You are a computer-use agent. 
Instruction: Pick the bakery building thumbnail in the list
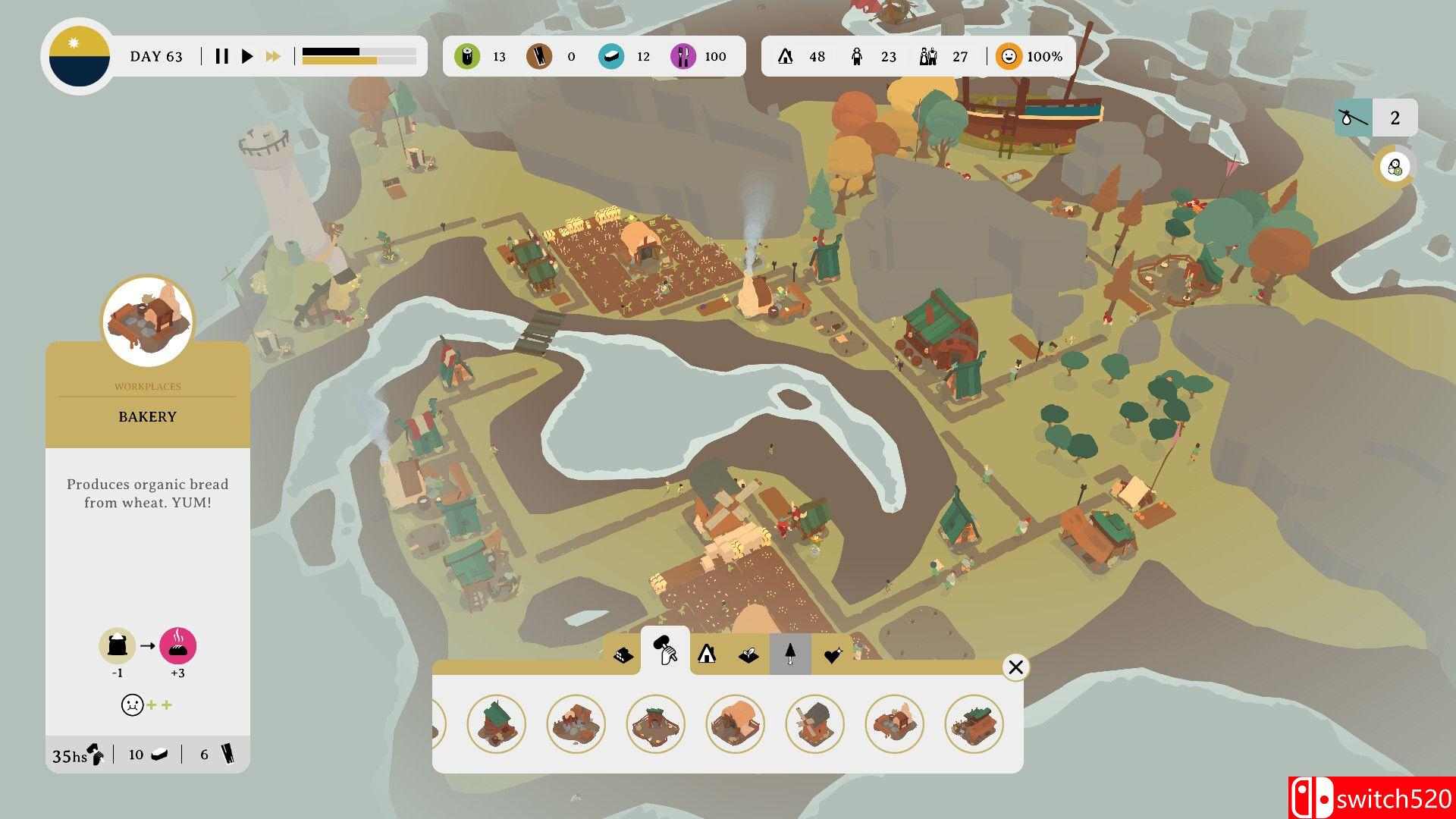click(895, 724)
